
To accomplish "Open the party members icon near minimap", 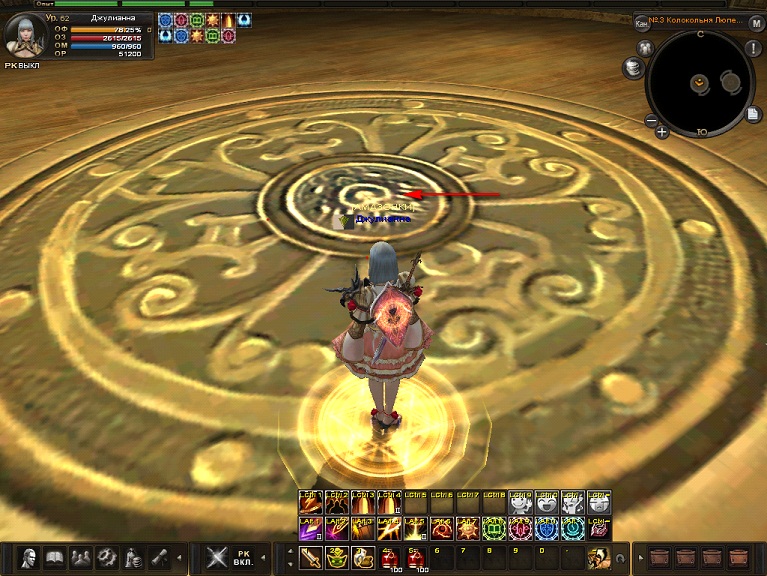I will tap(644, 47).
